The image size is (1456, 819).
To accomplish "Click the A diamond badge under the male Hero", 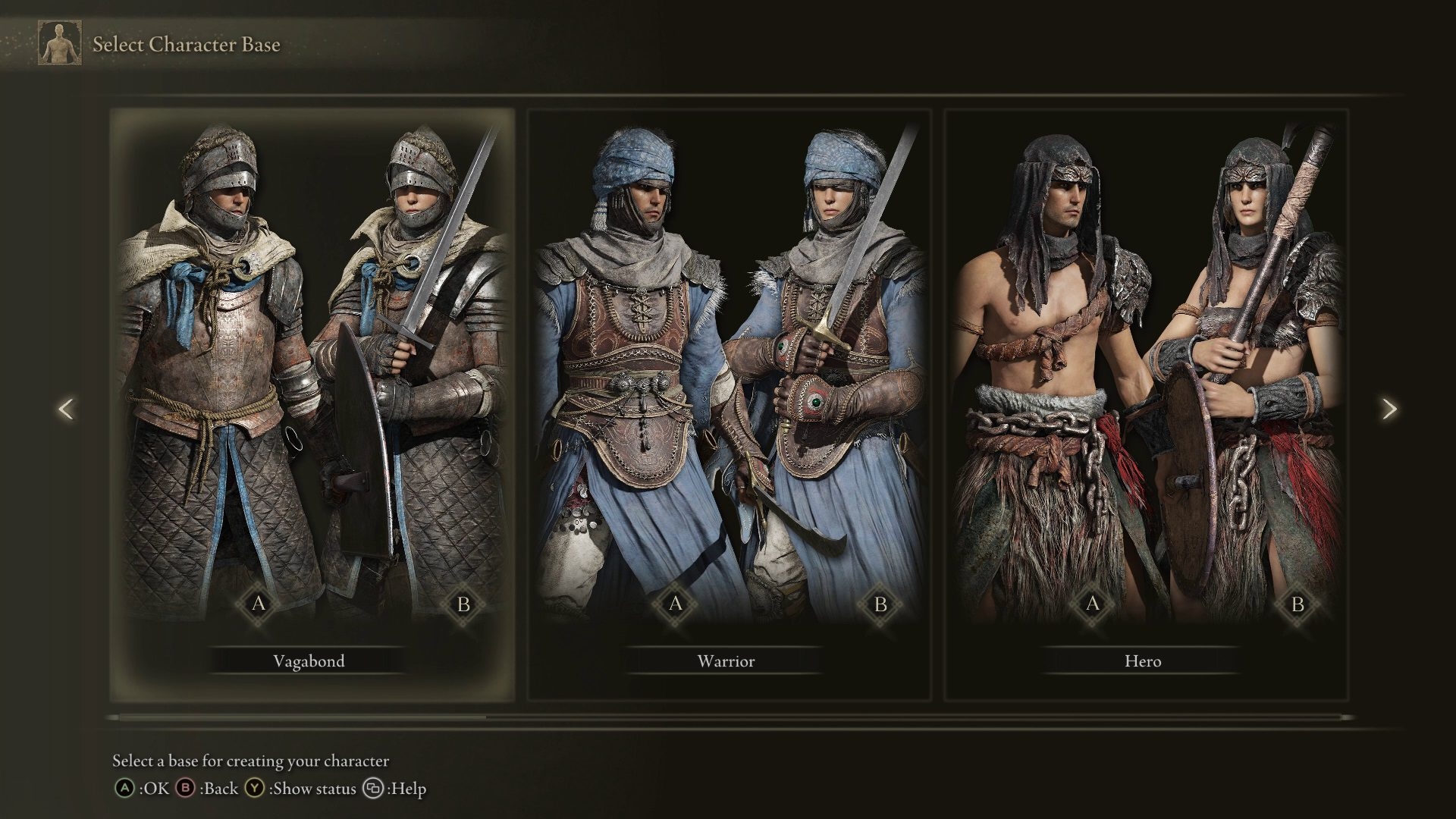I will (x=1092, y=605).
